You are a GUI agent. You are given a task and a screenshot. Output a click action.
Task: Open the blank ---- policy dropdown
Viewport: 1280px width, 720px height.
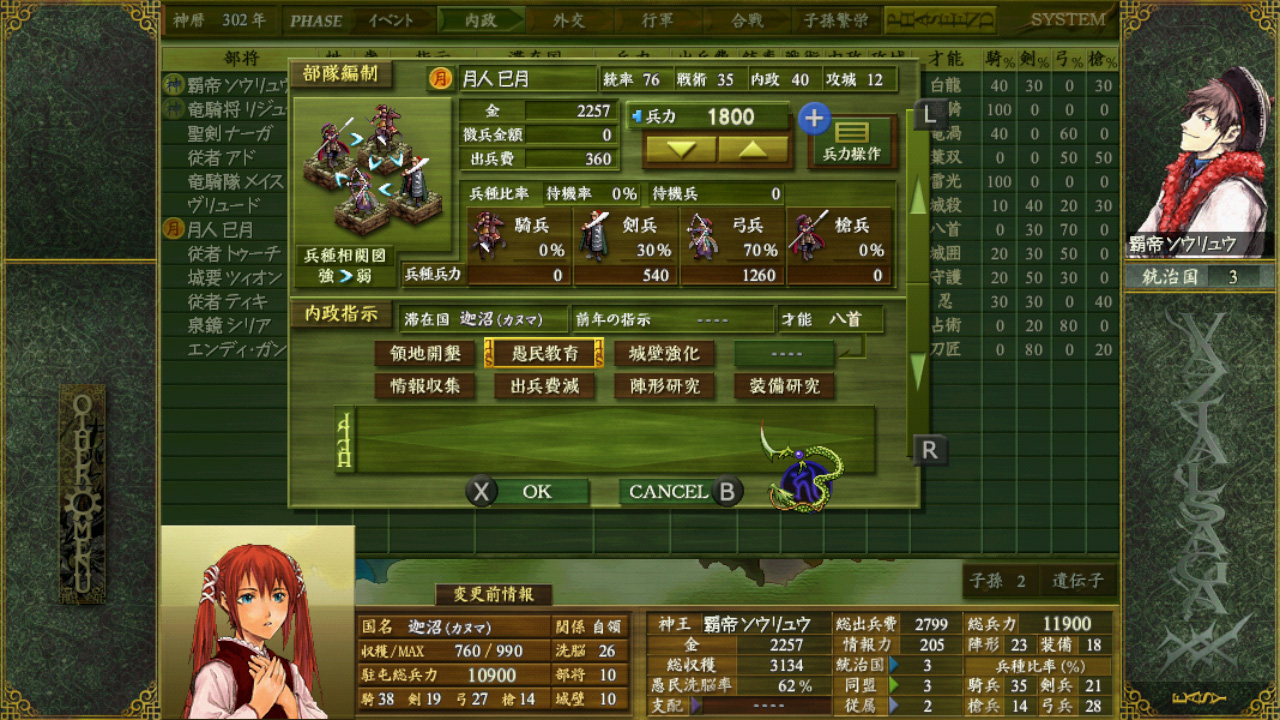[x=786, y=354]
